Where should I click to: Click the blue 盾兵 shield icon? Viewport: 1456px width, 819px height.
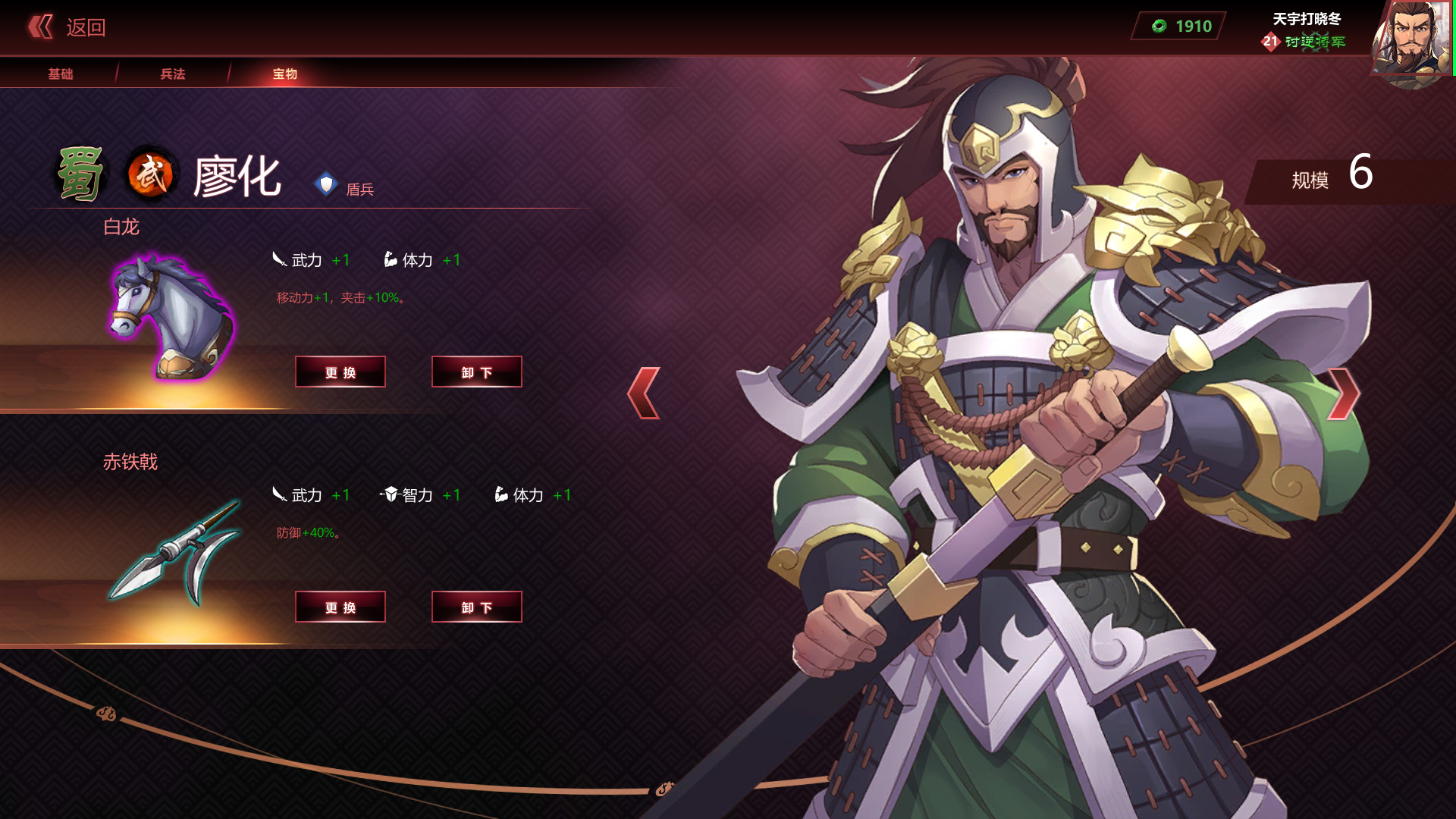(326, 184)
